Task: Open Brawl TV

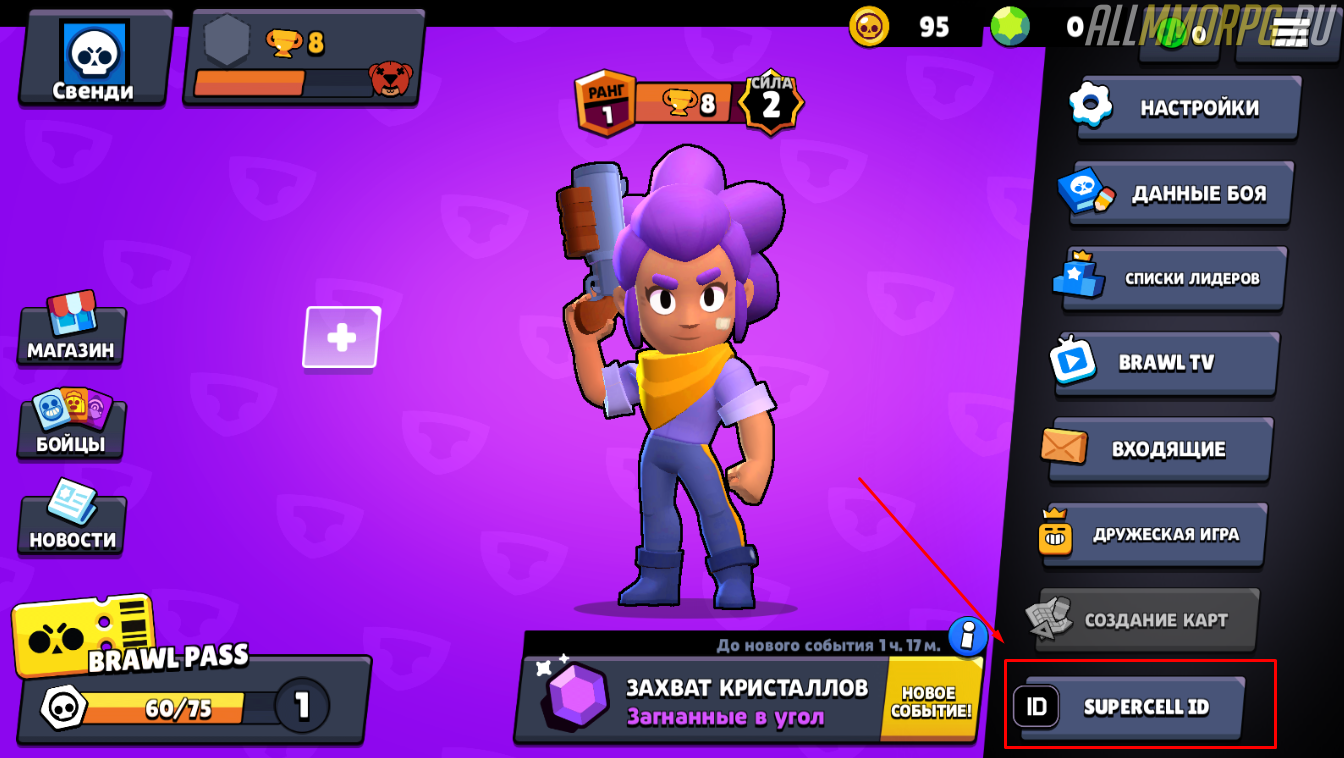Action: (x=1167, y=363)
